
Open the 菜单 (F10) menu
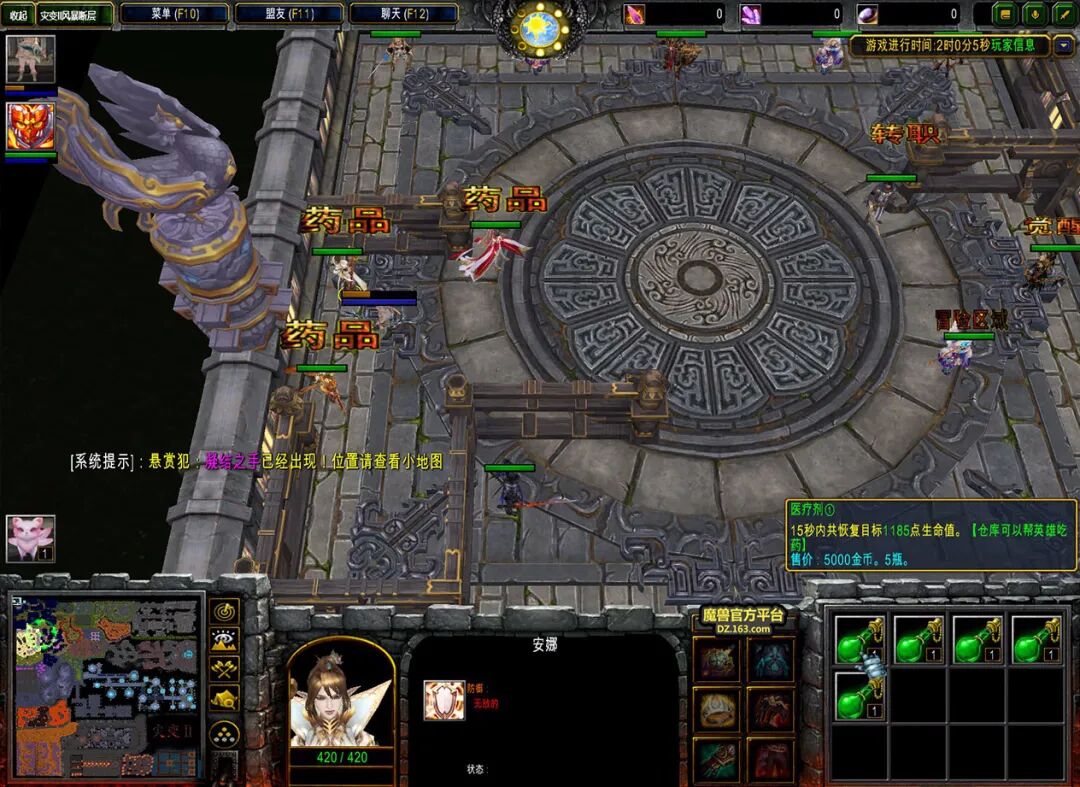point(173,14)
